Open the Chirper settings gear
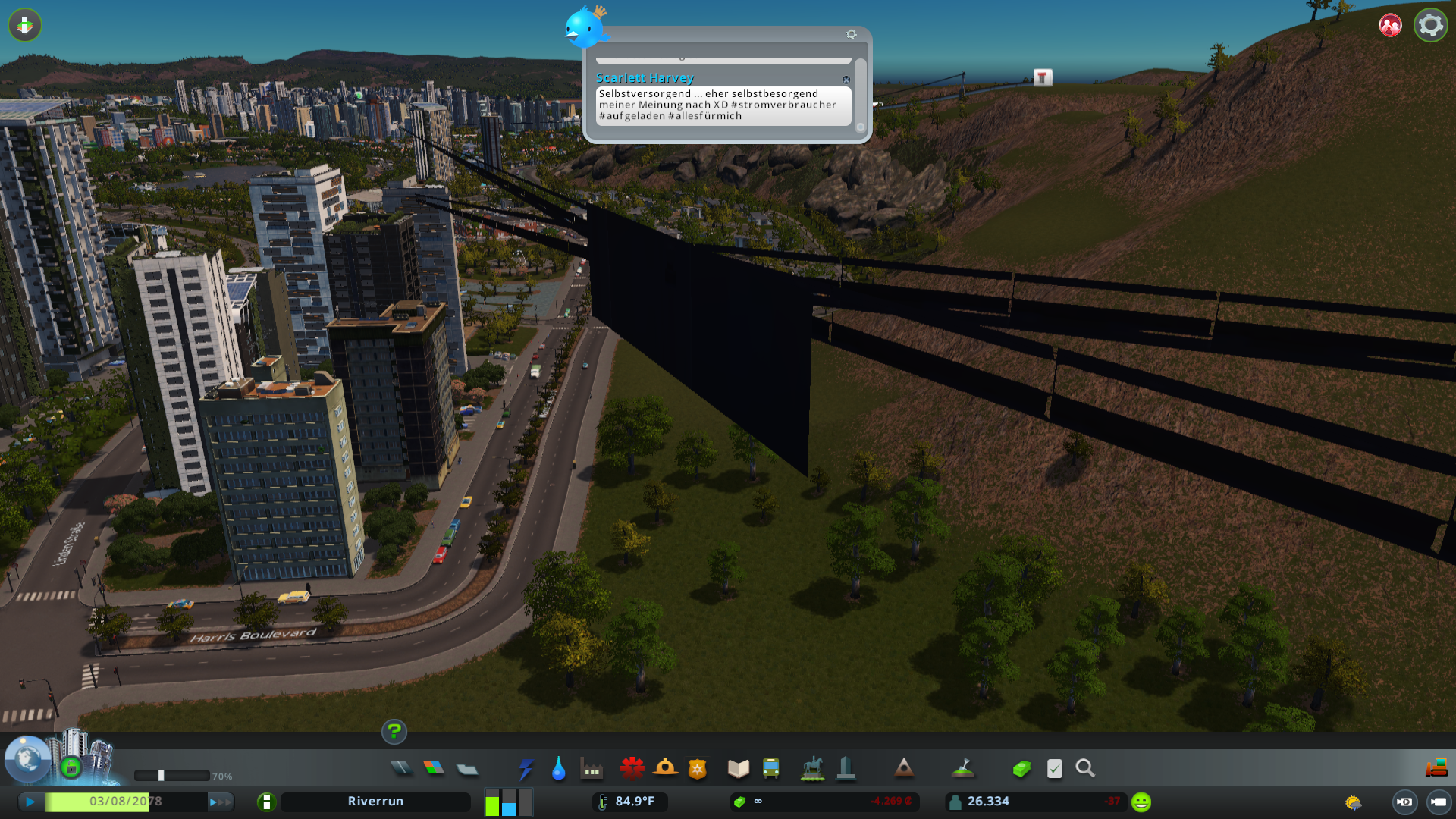The height and width of the screenshot is (819, 1456). [x=851, y=33]
